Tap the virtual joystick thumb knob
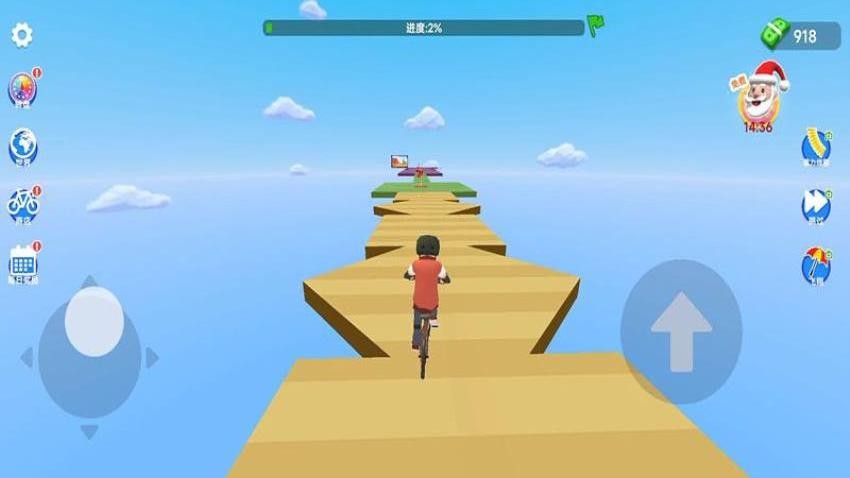This screenshot has width=850, height=478. click(94, 321)
